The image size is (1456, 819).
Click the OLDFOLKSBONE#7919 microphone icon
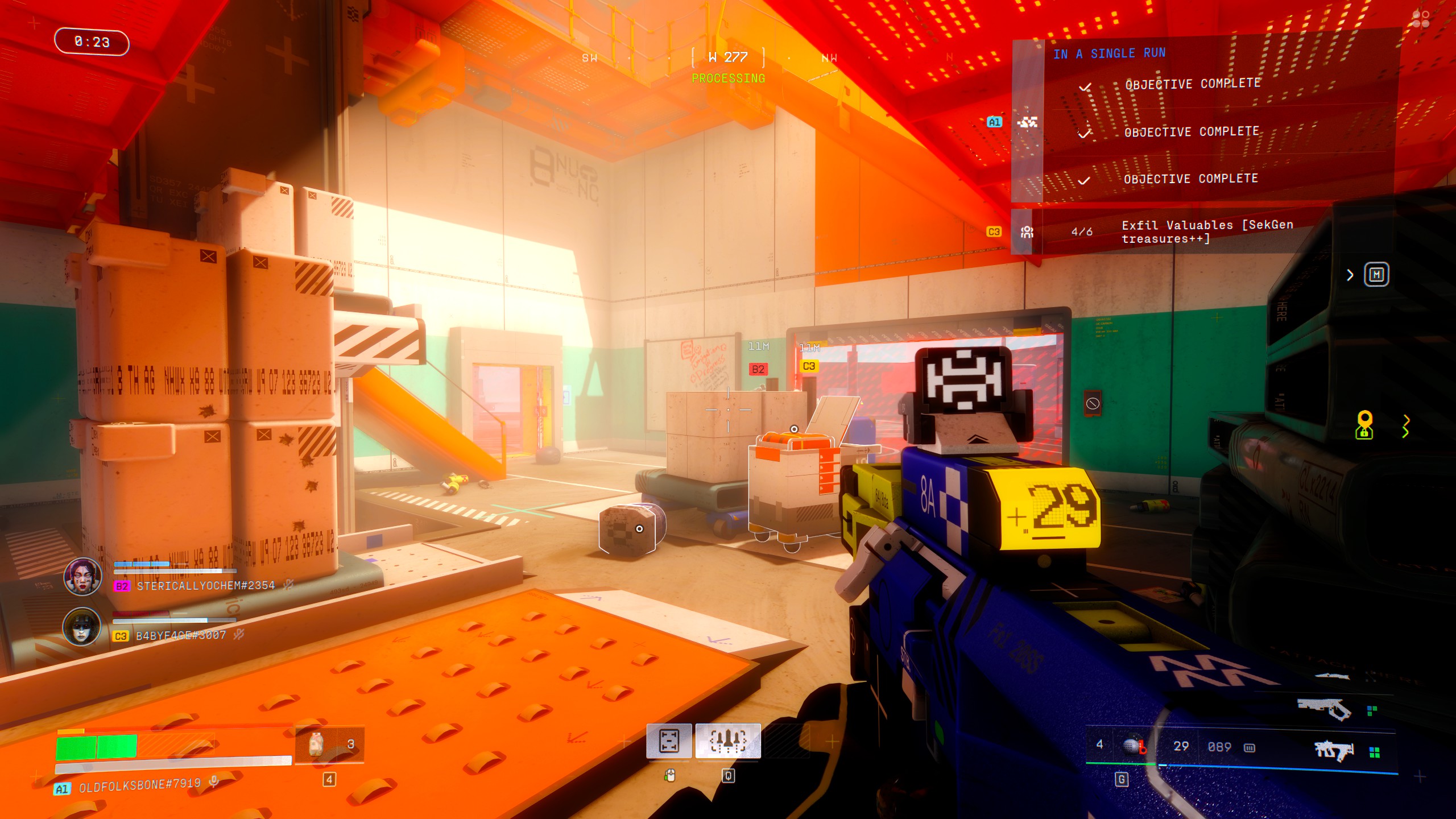coord(214,782)
